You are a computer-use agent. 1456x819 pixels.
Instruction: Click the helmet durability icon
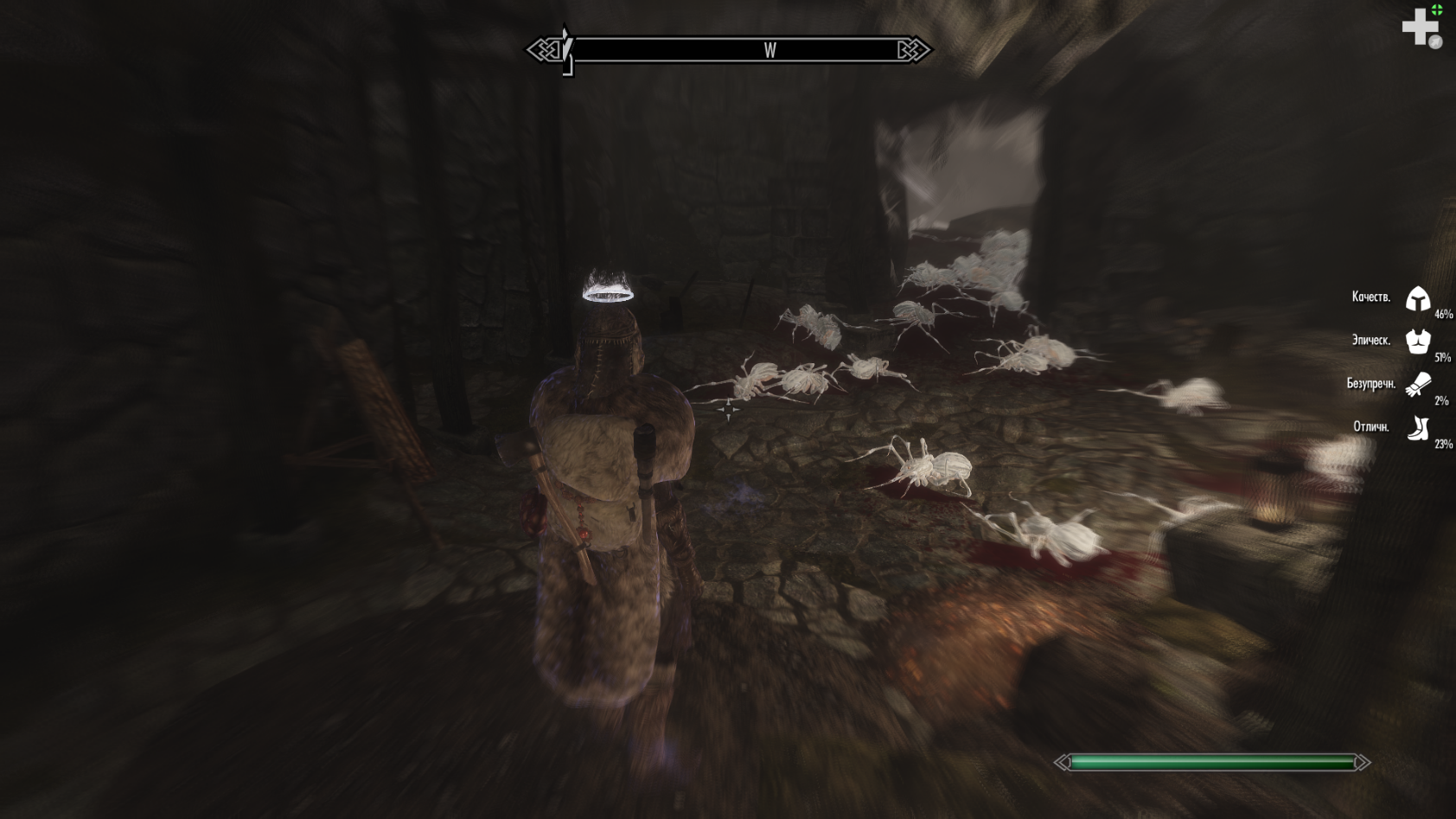click(1417, 299)
